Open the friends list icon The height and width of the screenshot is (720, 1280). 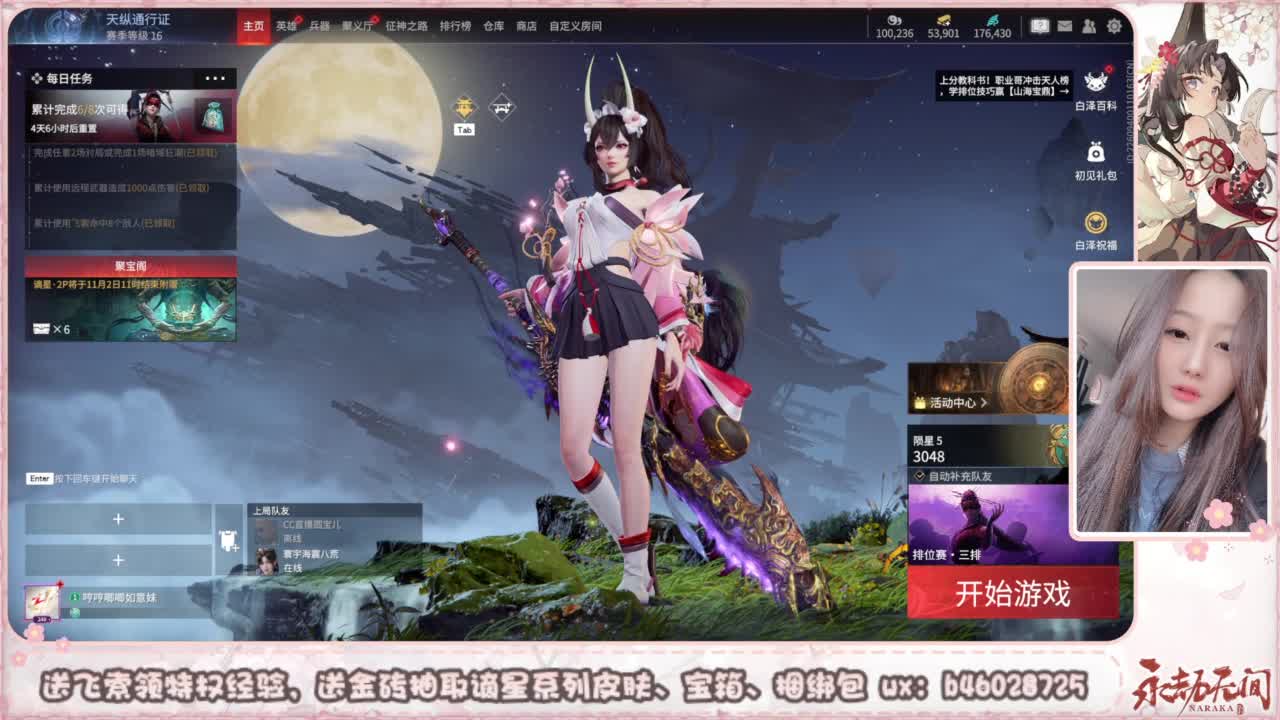1088,26
